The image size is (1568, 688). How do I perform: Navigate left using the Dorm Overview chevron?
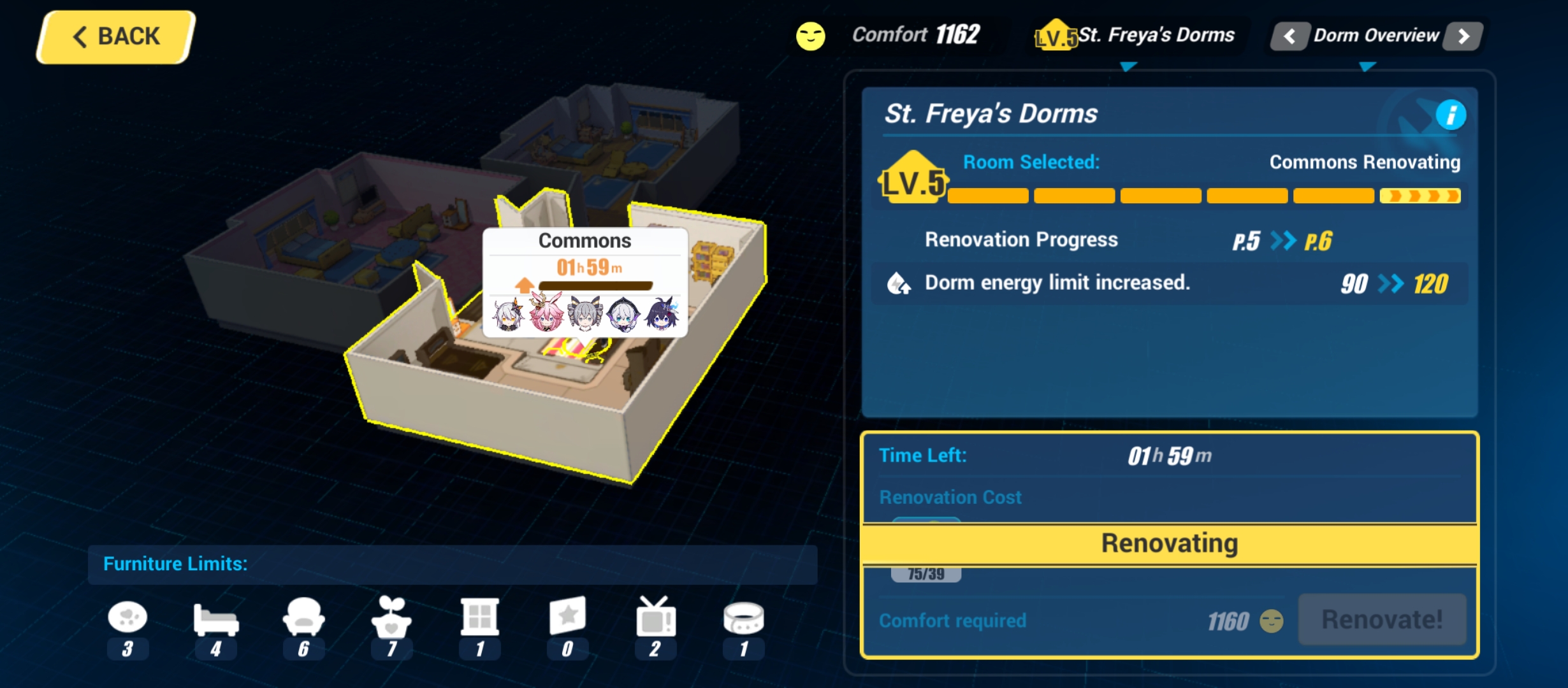point(1289,36)
